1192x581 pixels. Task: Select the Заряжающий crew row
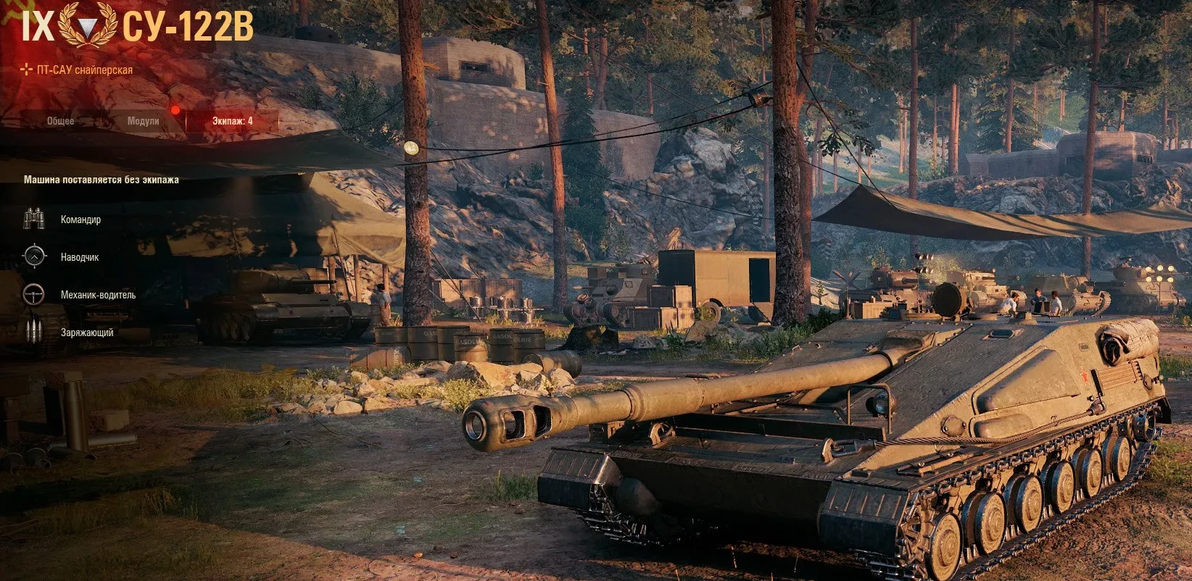coord(87,332)
